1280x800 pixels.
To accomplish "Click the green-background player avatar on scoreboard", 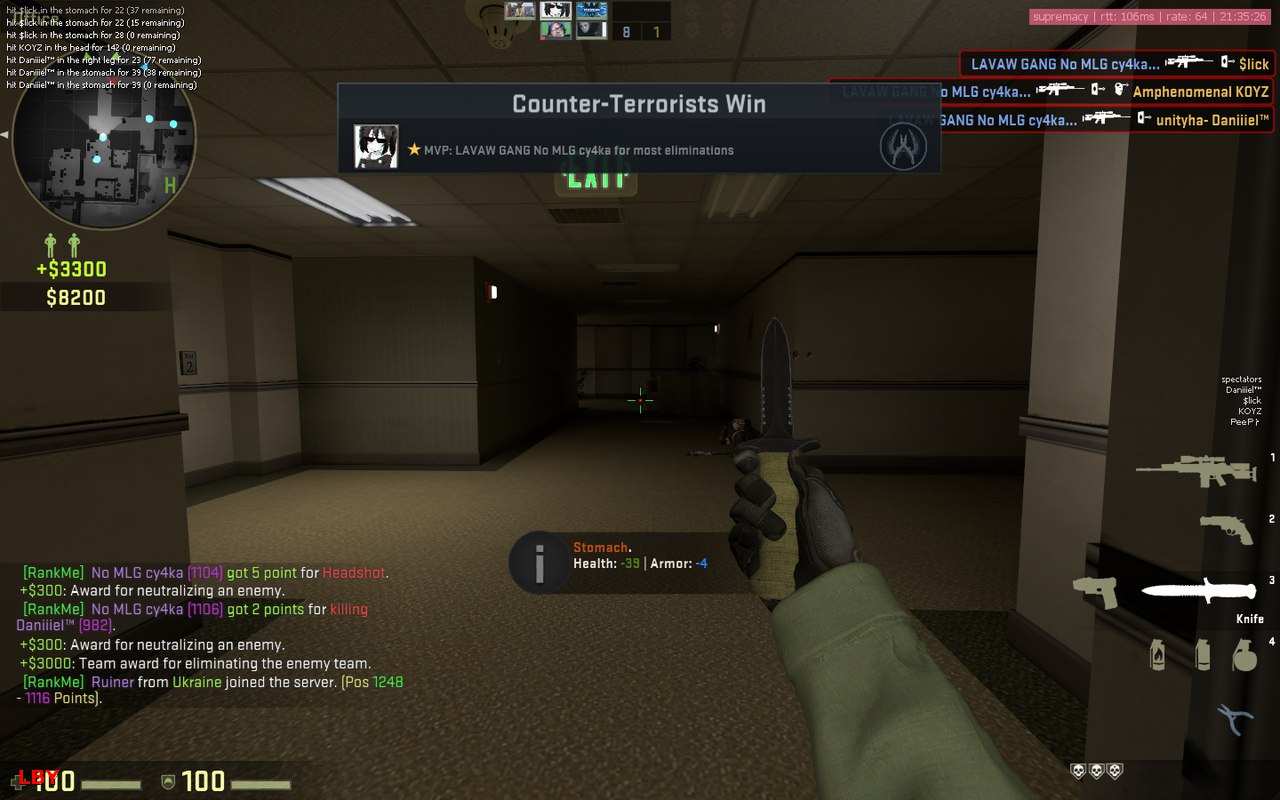I will click(x=556, y=30).
